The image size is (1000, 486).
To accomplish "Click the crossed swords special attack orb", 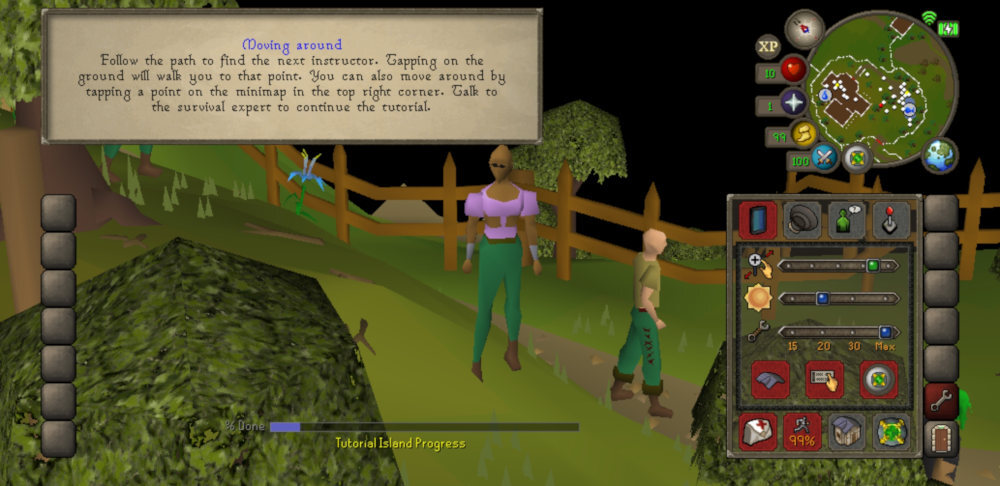I will click(x=823, y=157).
